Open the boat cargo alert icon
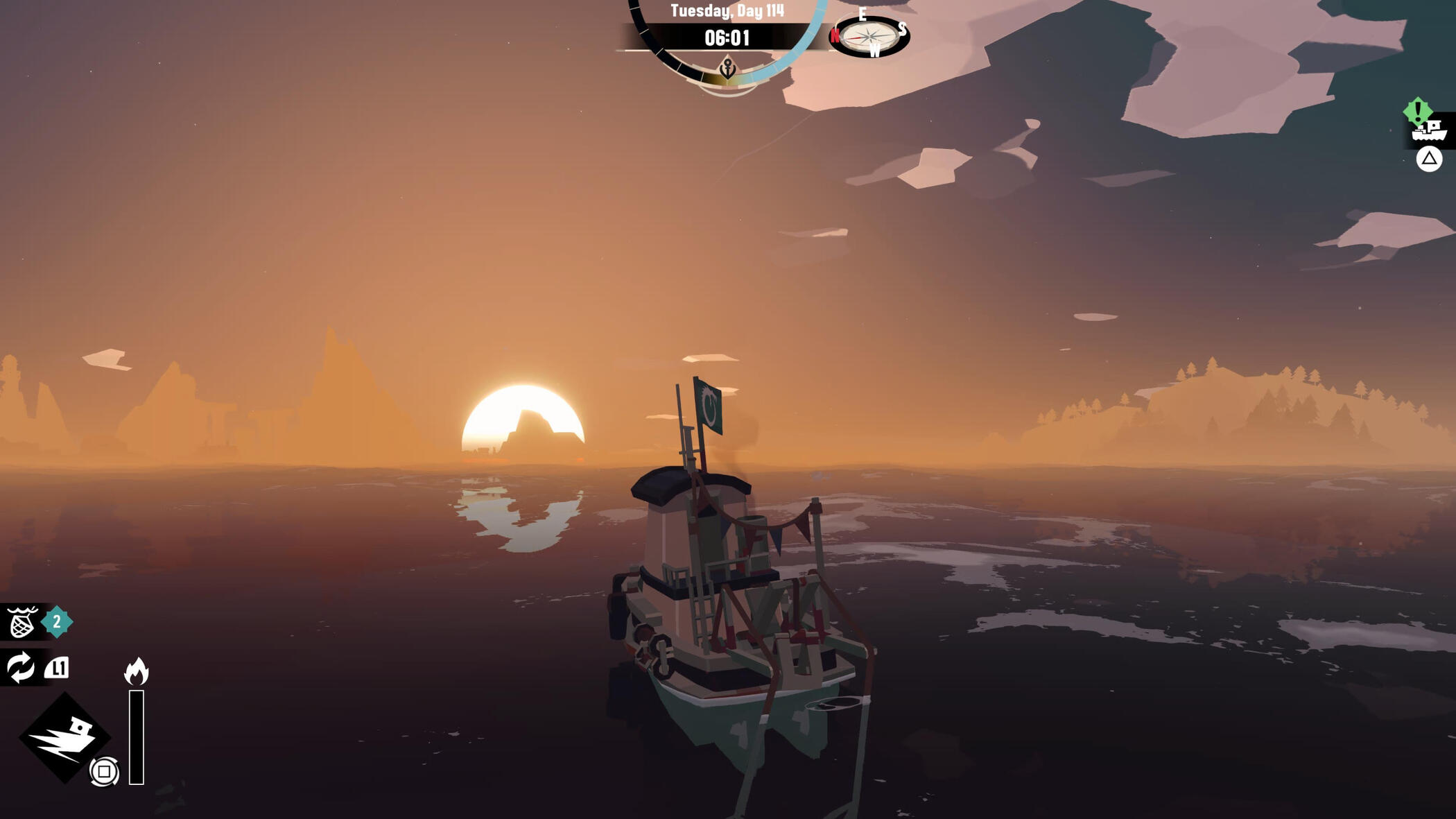The height and width of the screenshot is (819, 1456). [x=1430, y=129]
